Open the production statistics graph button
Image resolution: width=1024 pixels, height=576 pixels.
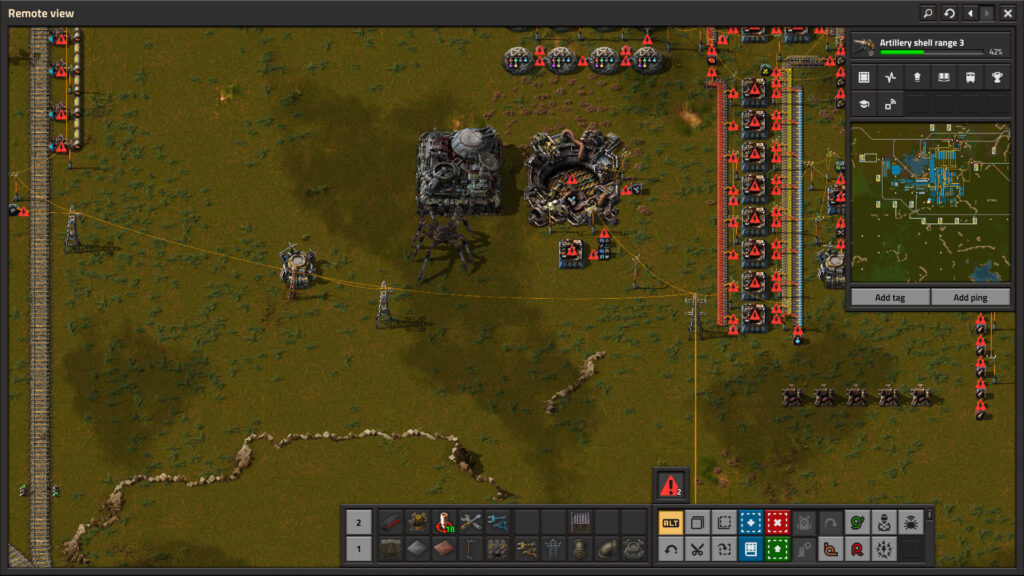pyautogui.click(x=890, y=77)
